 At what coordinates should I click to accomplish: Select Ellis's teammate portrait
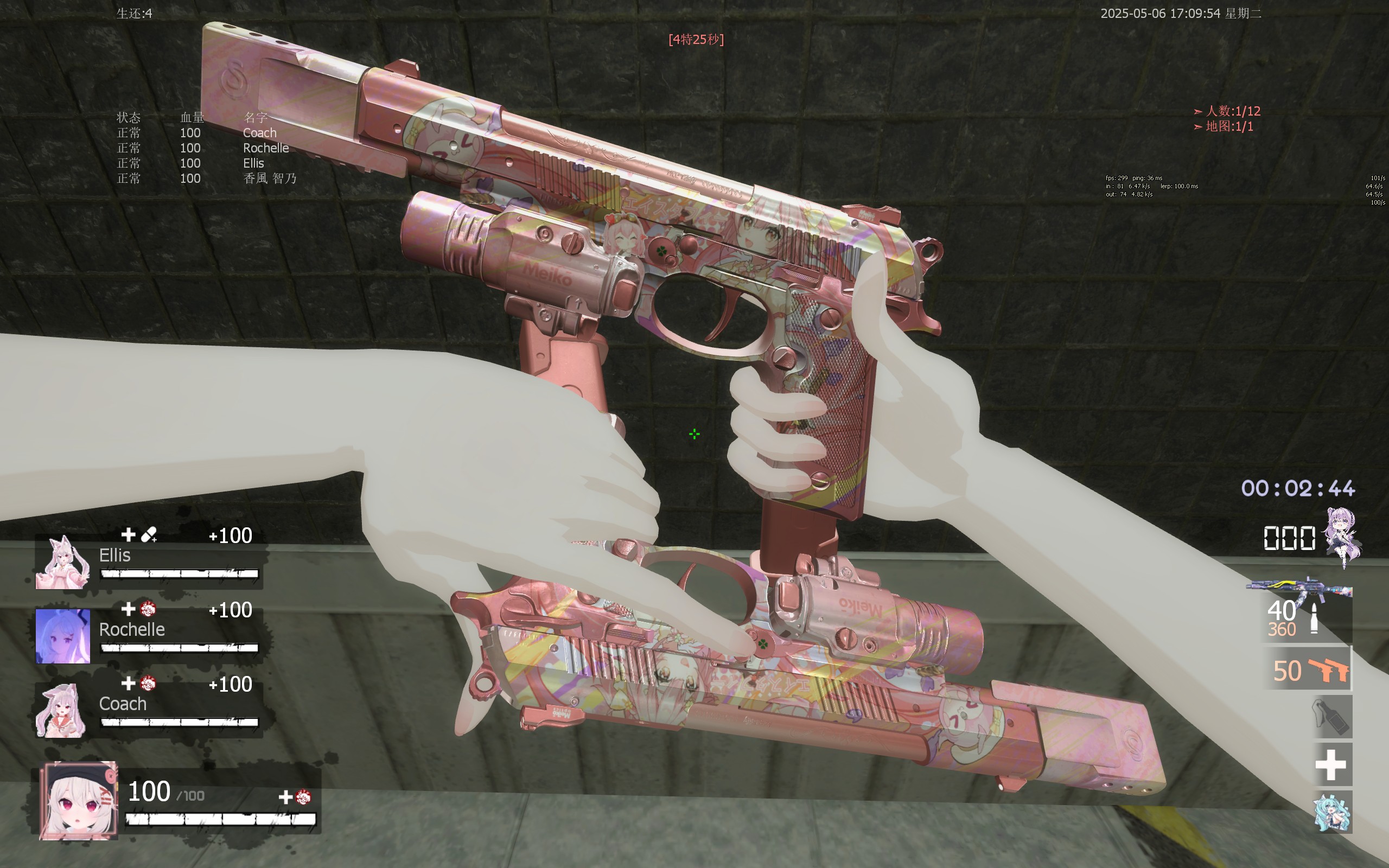tap(62, 563)
